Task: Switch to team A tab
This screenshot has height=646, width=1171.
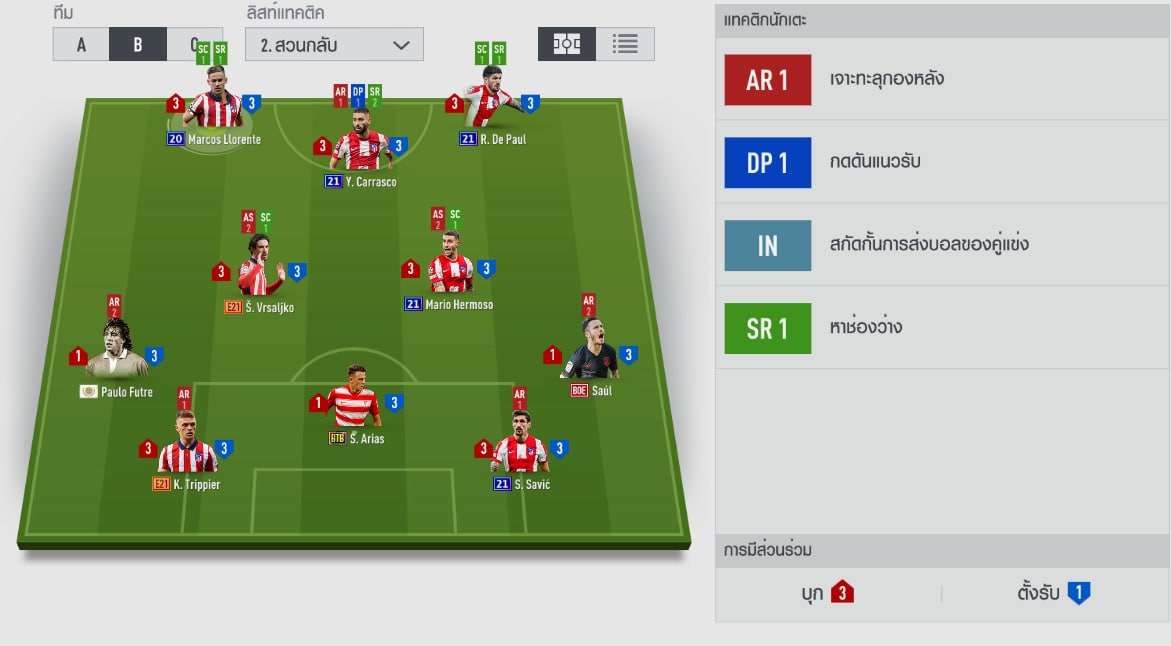Action: [x=81, y=44]
